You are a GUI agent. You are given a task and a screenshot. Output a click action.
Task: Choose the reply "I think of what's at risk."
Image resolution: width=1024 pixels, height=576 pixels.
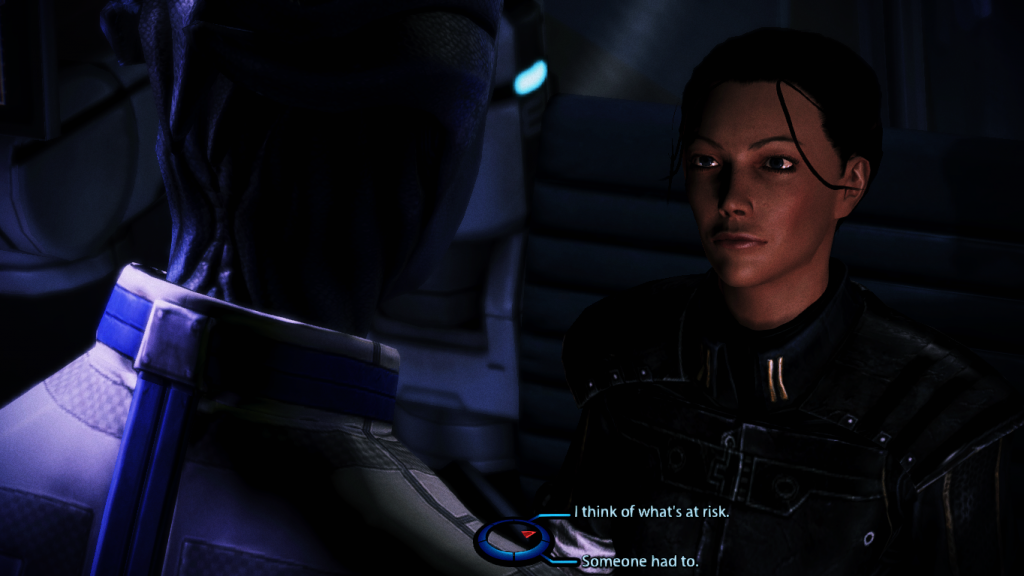click(651, 511)
